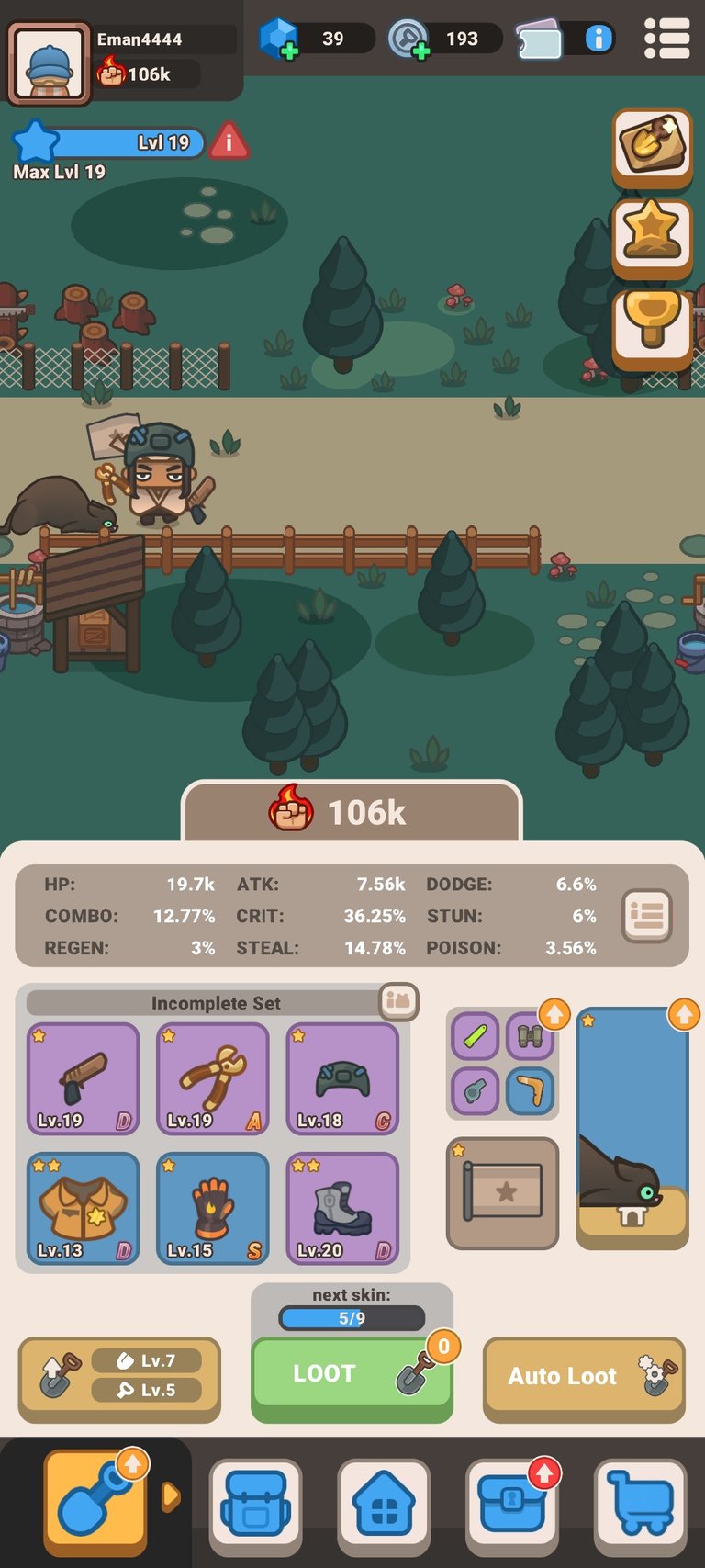Click the player avatar portrait
This screenshot has height=1568, width=705.
pyautogui.click(x=50, y=62)
